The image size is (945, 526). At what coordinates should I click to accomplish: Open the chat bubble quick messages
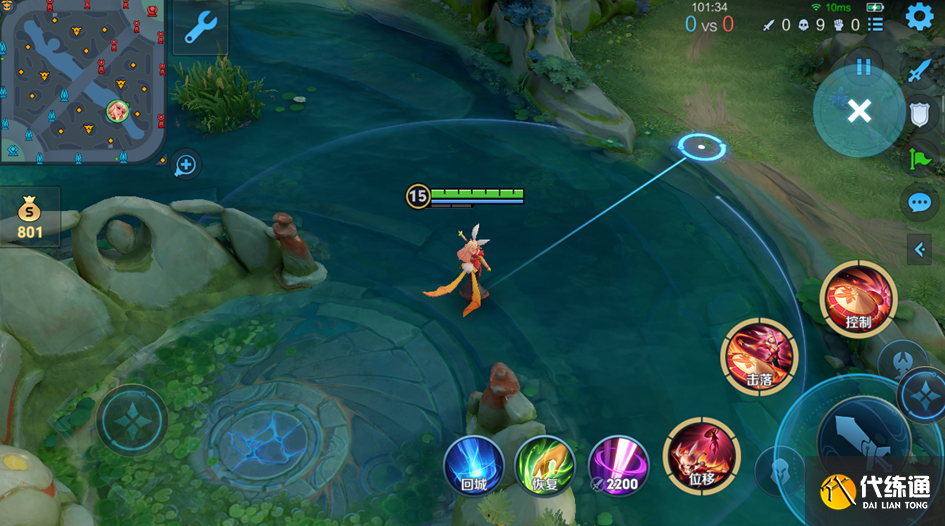pyautogui.click(x=919, y=203)
